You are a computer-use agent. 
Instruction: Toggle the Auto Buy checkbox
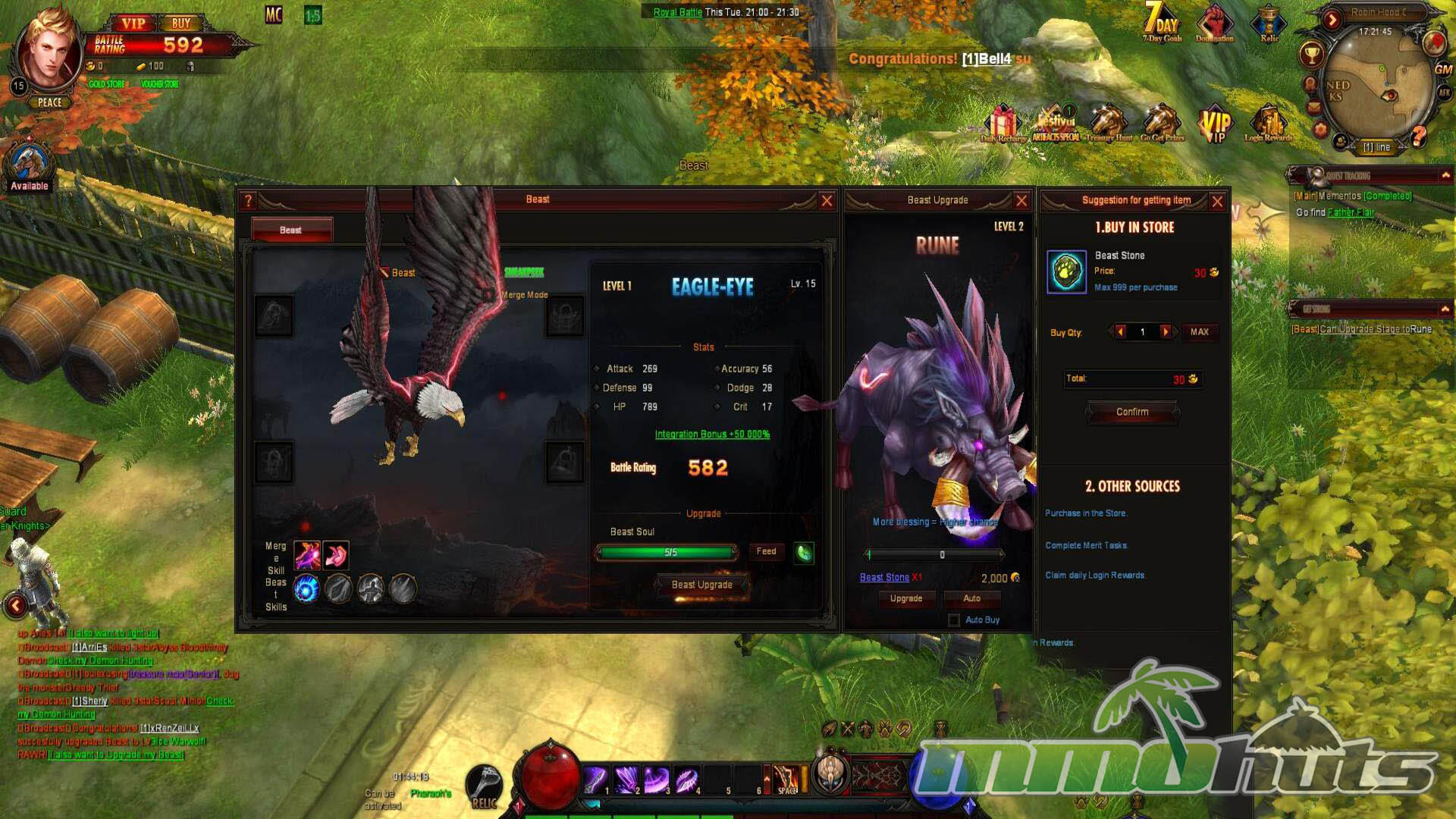[x=954, y=620]
